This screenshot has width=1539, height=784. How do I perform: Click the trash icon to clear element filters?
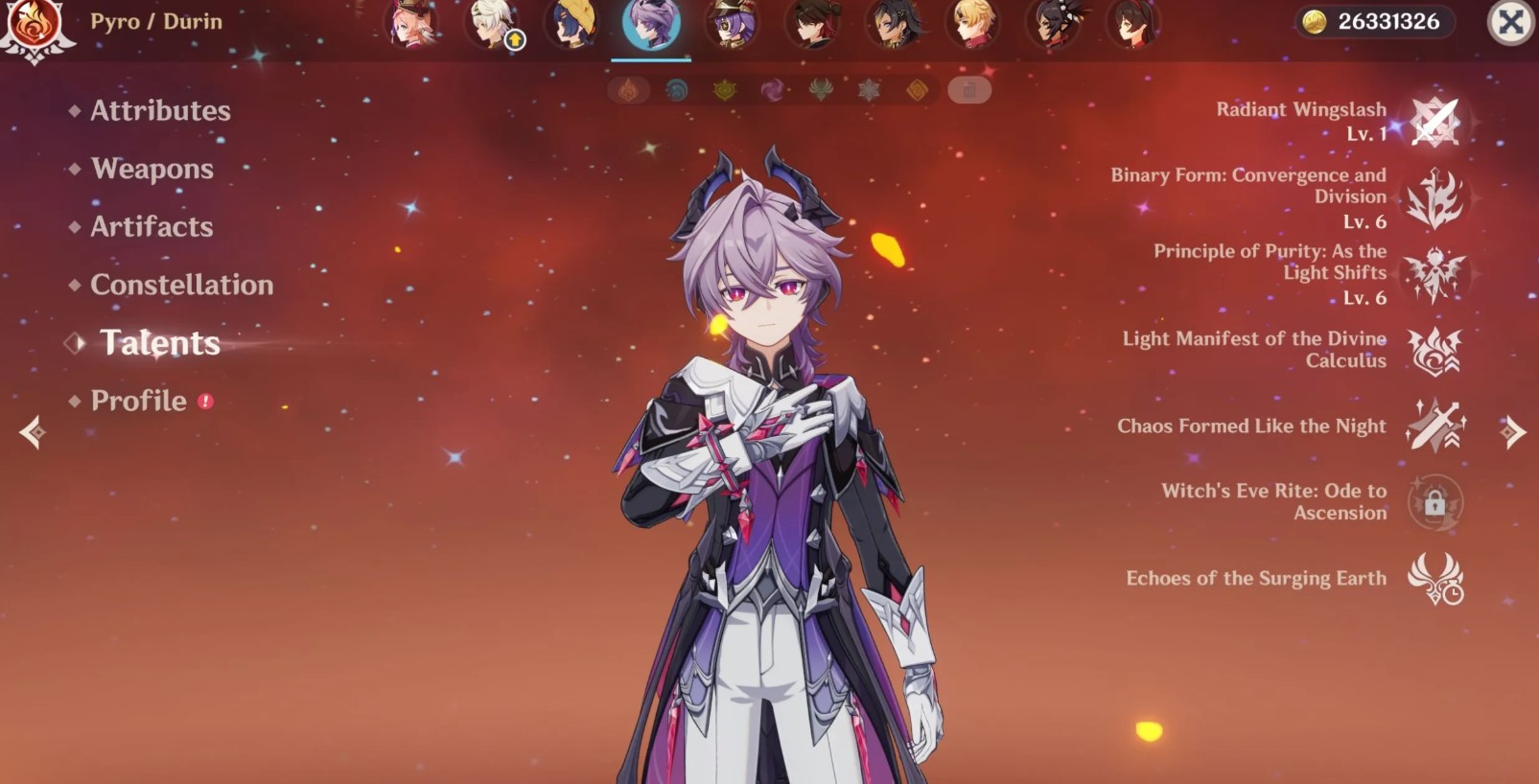968,90
